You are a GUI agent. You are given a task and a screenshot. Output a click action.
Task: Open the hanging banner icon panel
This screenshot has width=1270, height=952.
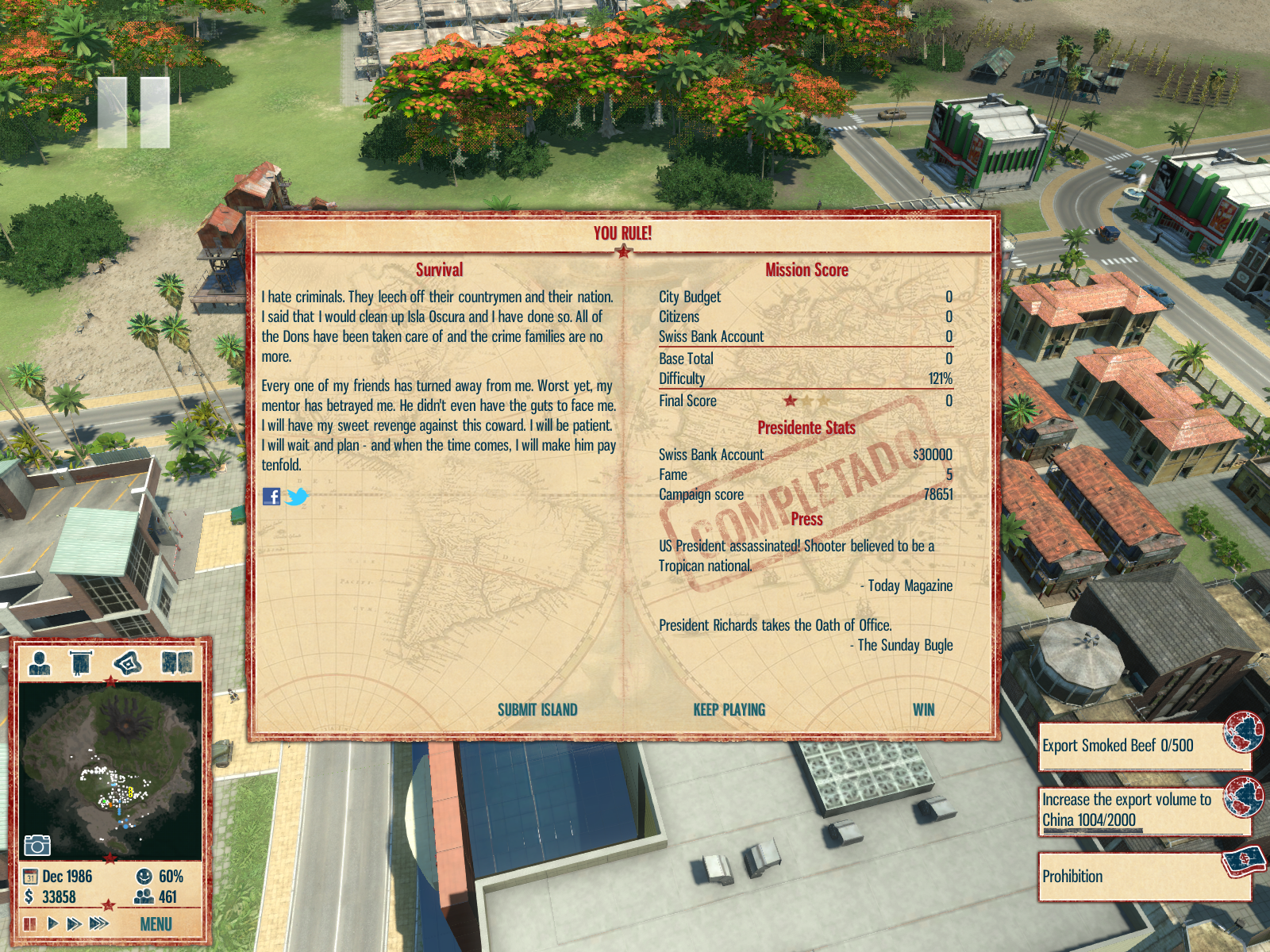[81, 662]
